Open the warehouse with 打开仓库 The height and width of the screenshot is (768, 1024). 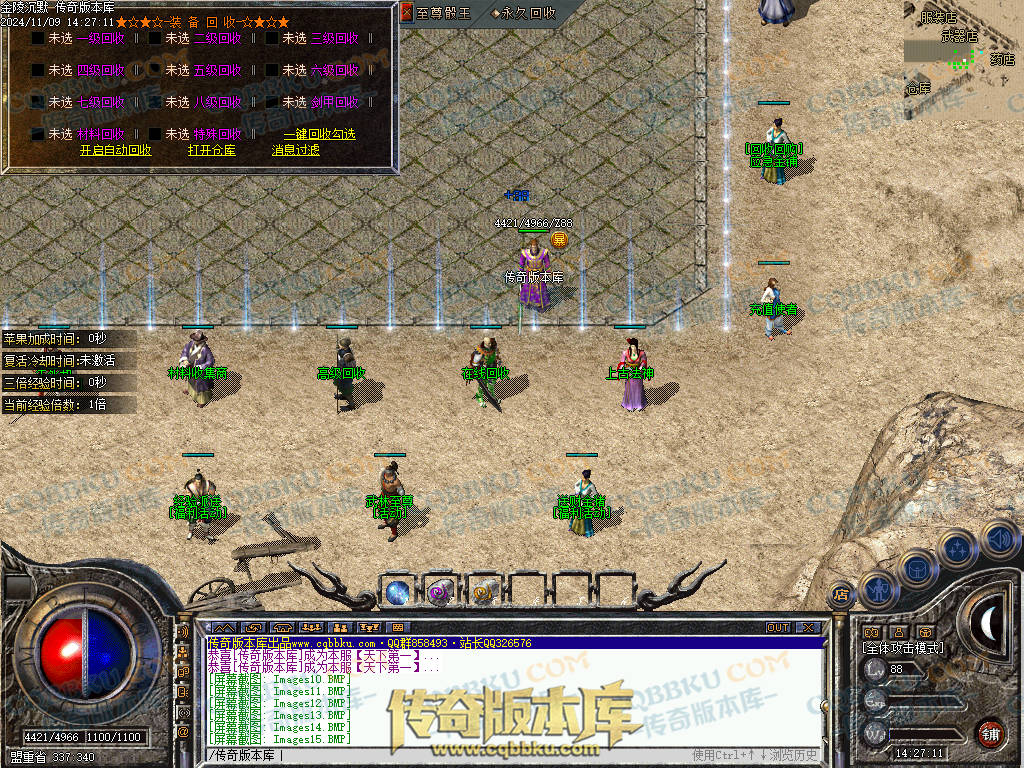211,150
